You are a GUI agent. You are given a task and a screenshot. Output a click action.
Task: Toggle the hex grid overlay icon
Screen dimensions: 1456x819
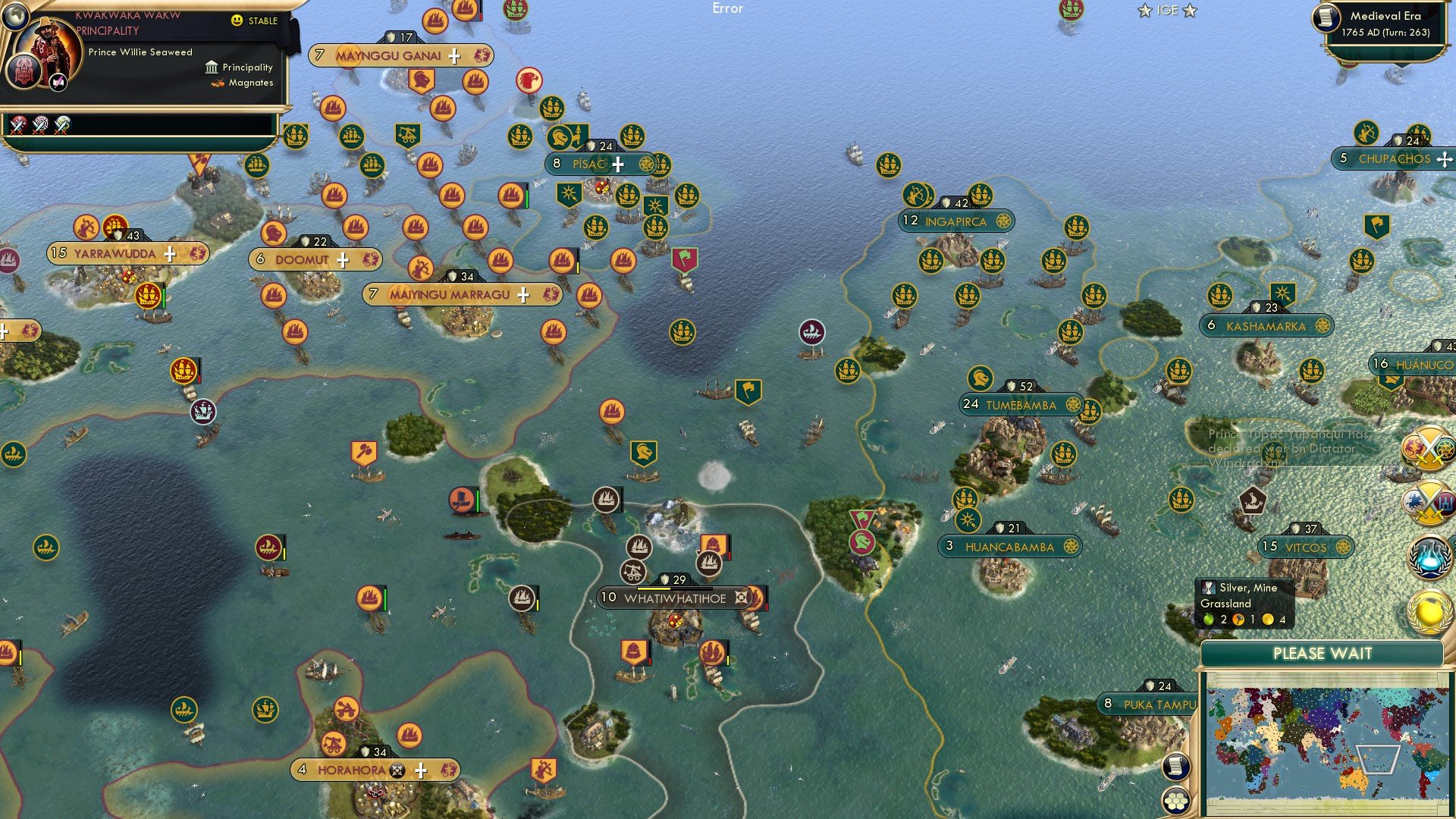point(1176,801)
